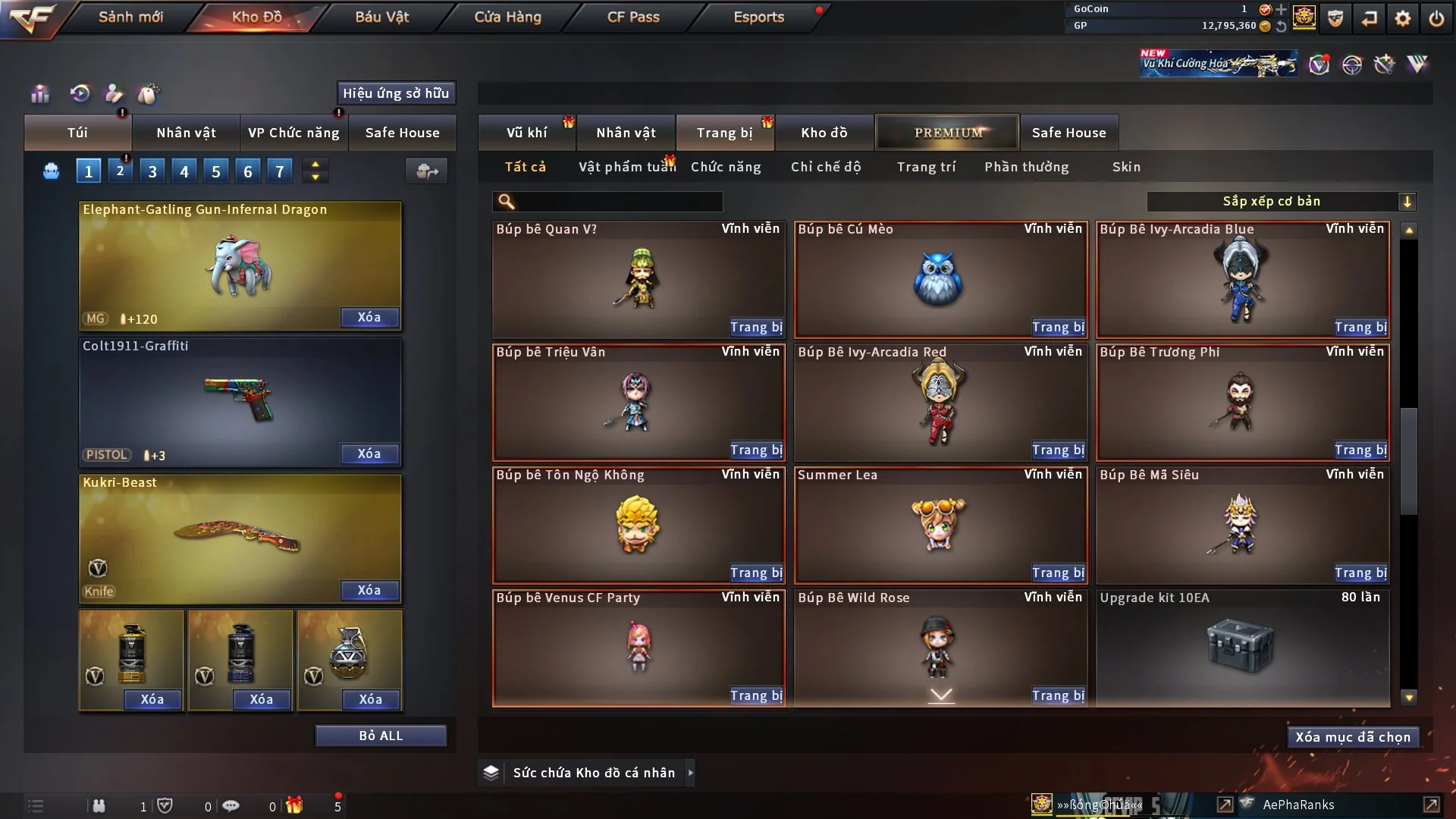Viewport: 1456px width, 819px height.
Task: Open Hiệu ứng sở hữu effects
Action: pos(396,93)
